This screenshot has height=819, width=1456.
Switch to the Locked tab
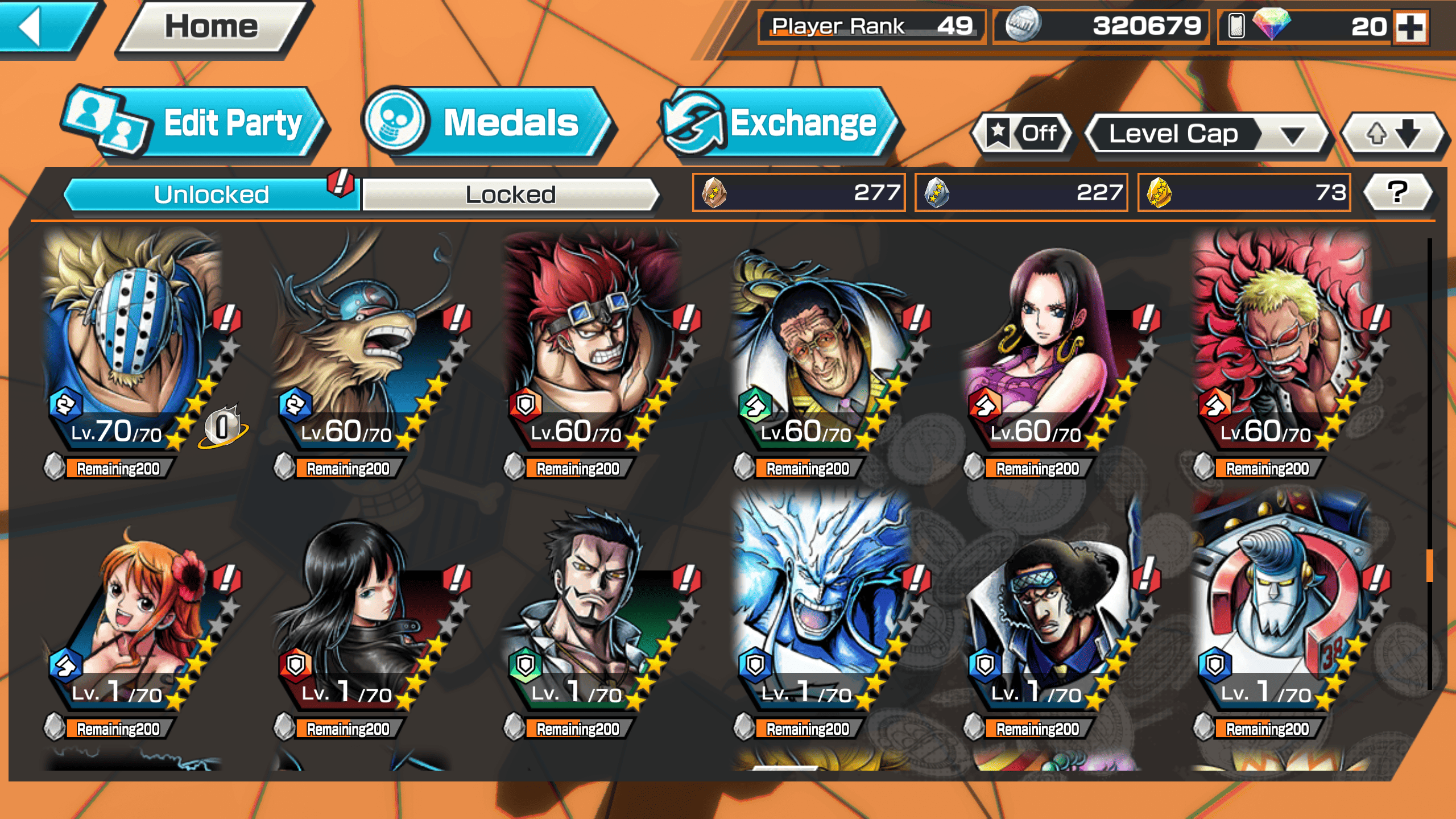click(x=510, y=195)
